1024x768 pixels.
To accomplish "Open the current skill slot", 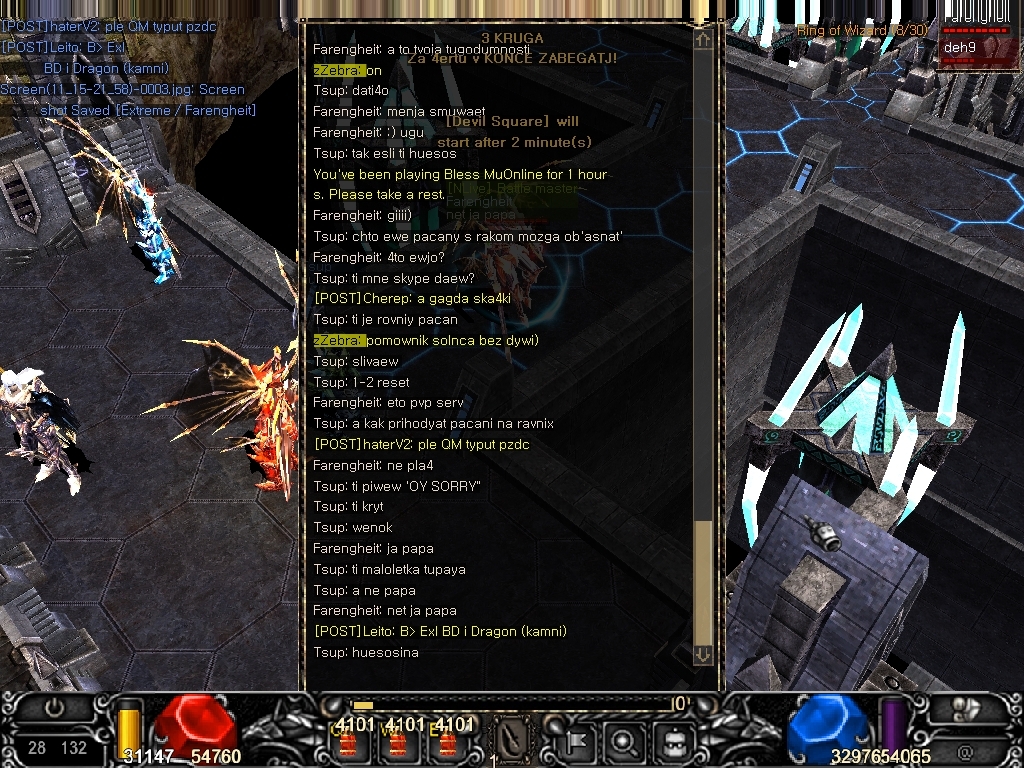I will [x=513, y=739].
